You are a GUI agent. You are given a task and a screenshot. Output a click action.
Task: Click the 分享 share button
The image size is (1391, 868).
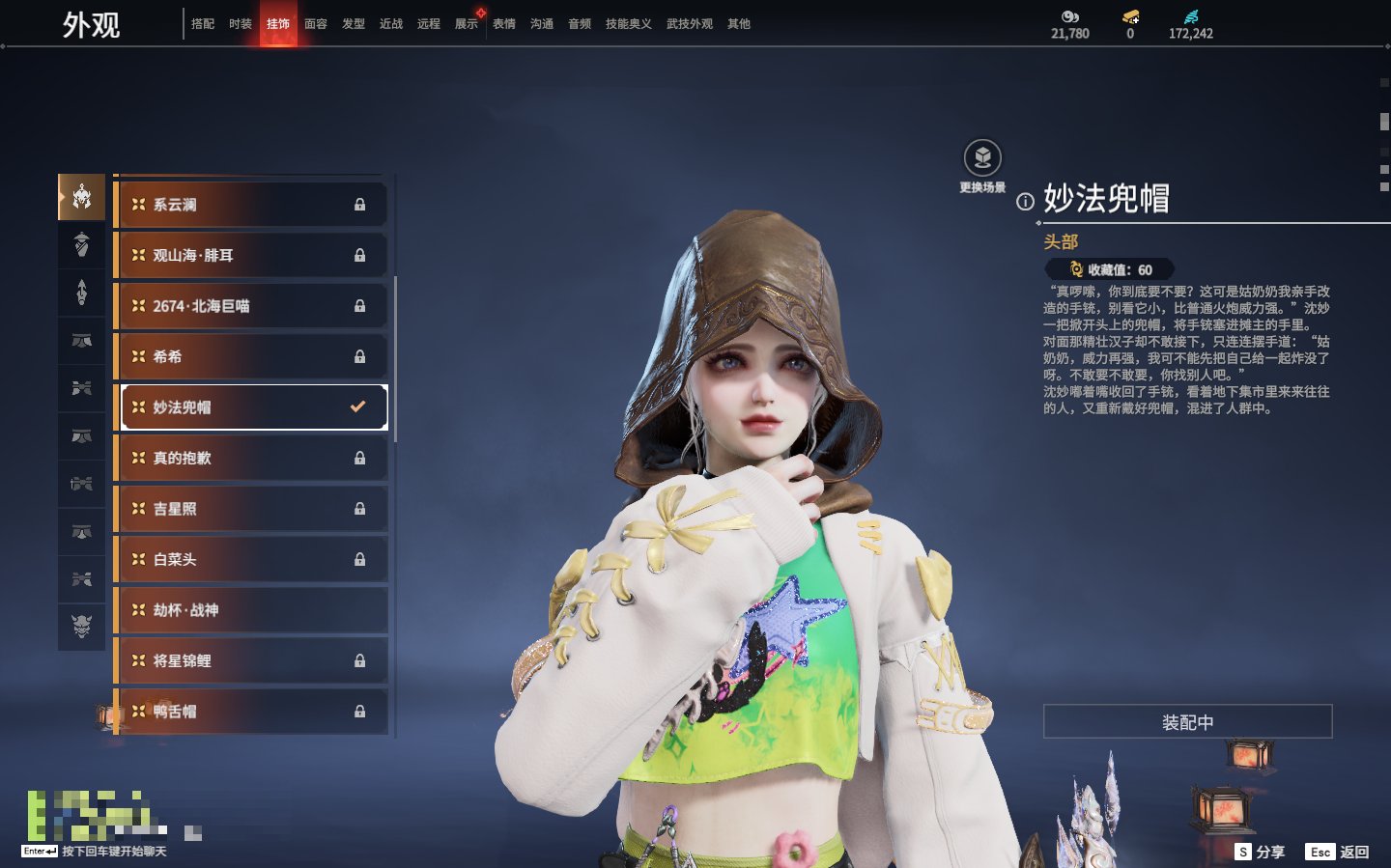coord(1261,852)
